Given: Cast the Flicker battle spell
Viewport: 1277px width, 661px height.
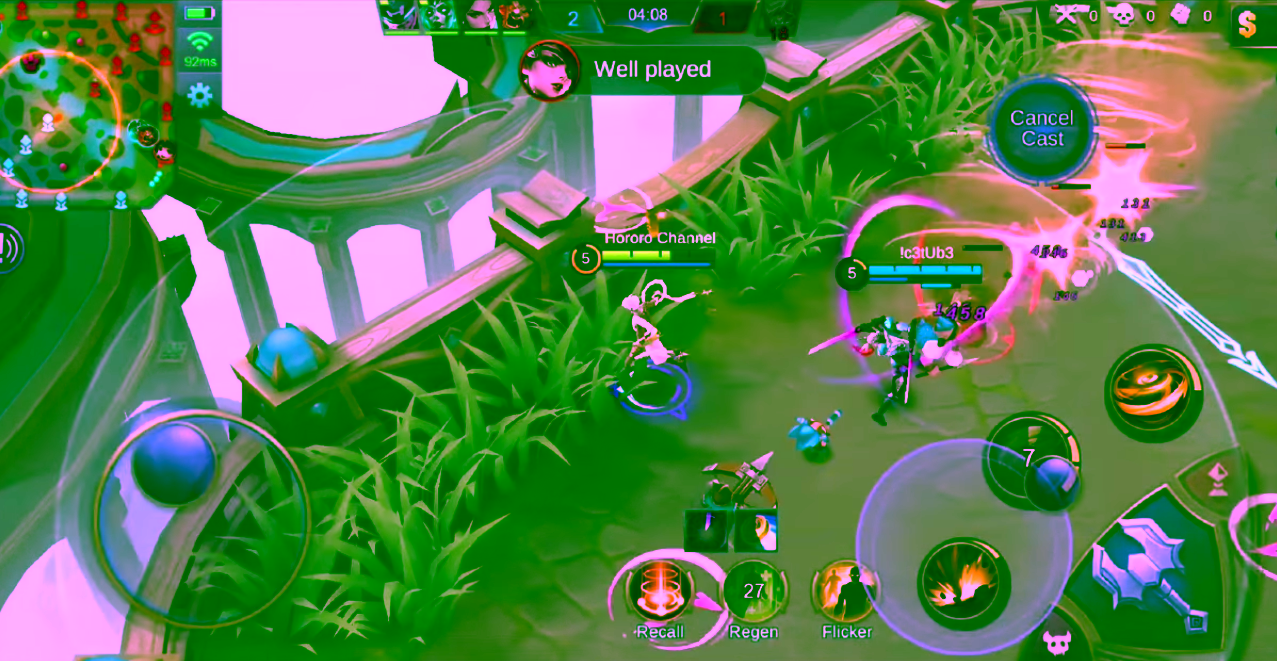Looking at the screenshot, I should (x=846, y=591).
